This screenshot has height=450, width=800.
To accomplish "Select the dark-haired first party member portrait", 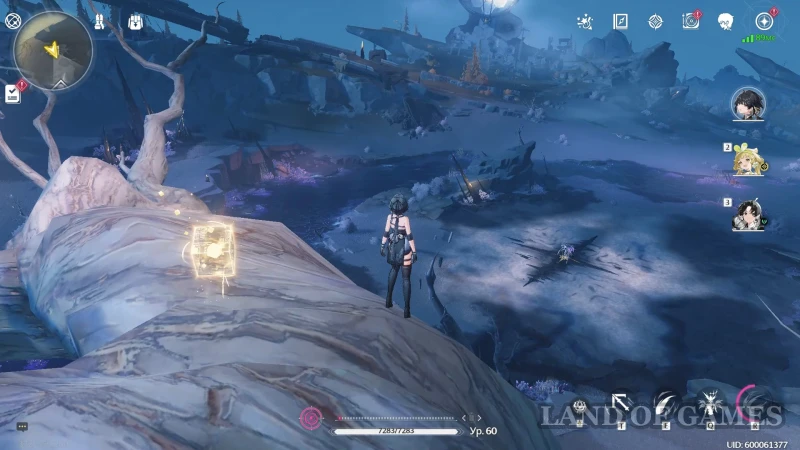I will [x=747, y=104].
